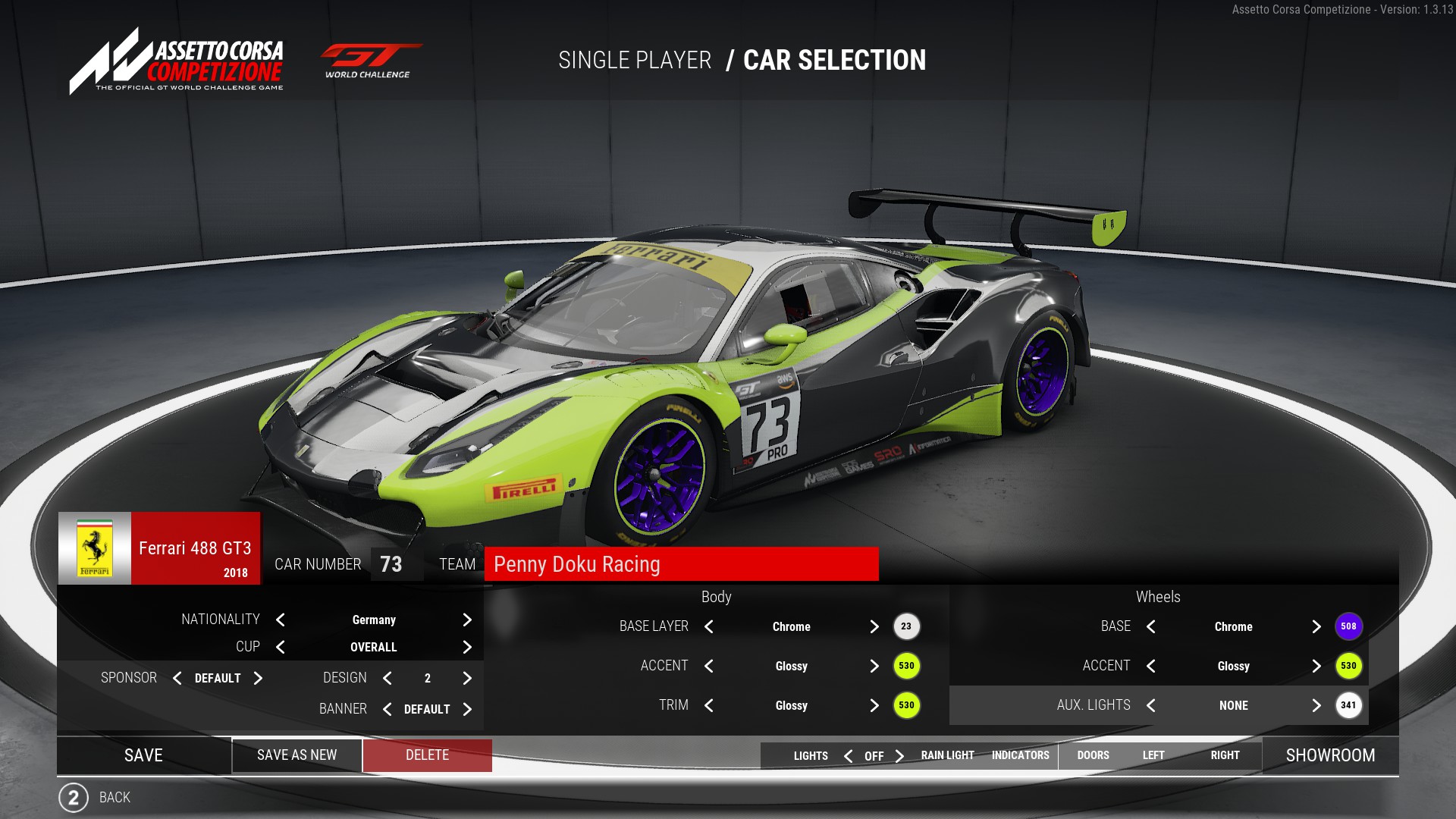1456x819 pixels.
Task: Edit the Penny Doku Racing team name
Action: (x=680, y=564)
